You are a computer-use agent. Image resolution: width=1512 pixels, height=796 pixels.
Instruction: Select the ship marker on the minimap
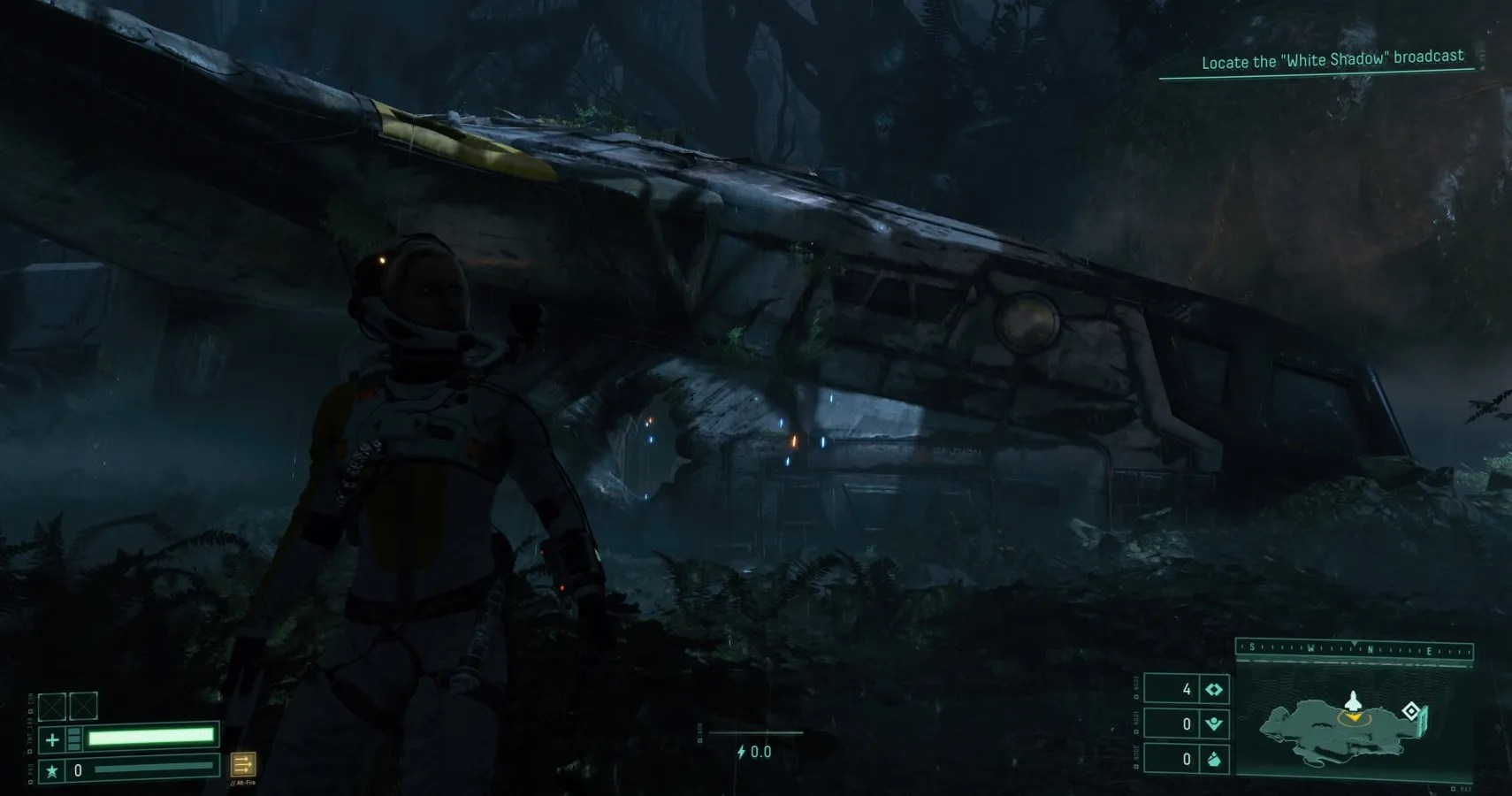1352,702
